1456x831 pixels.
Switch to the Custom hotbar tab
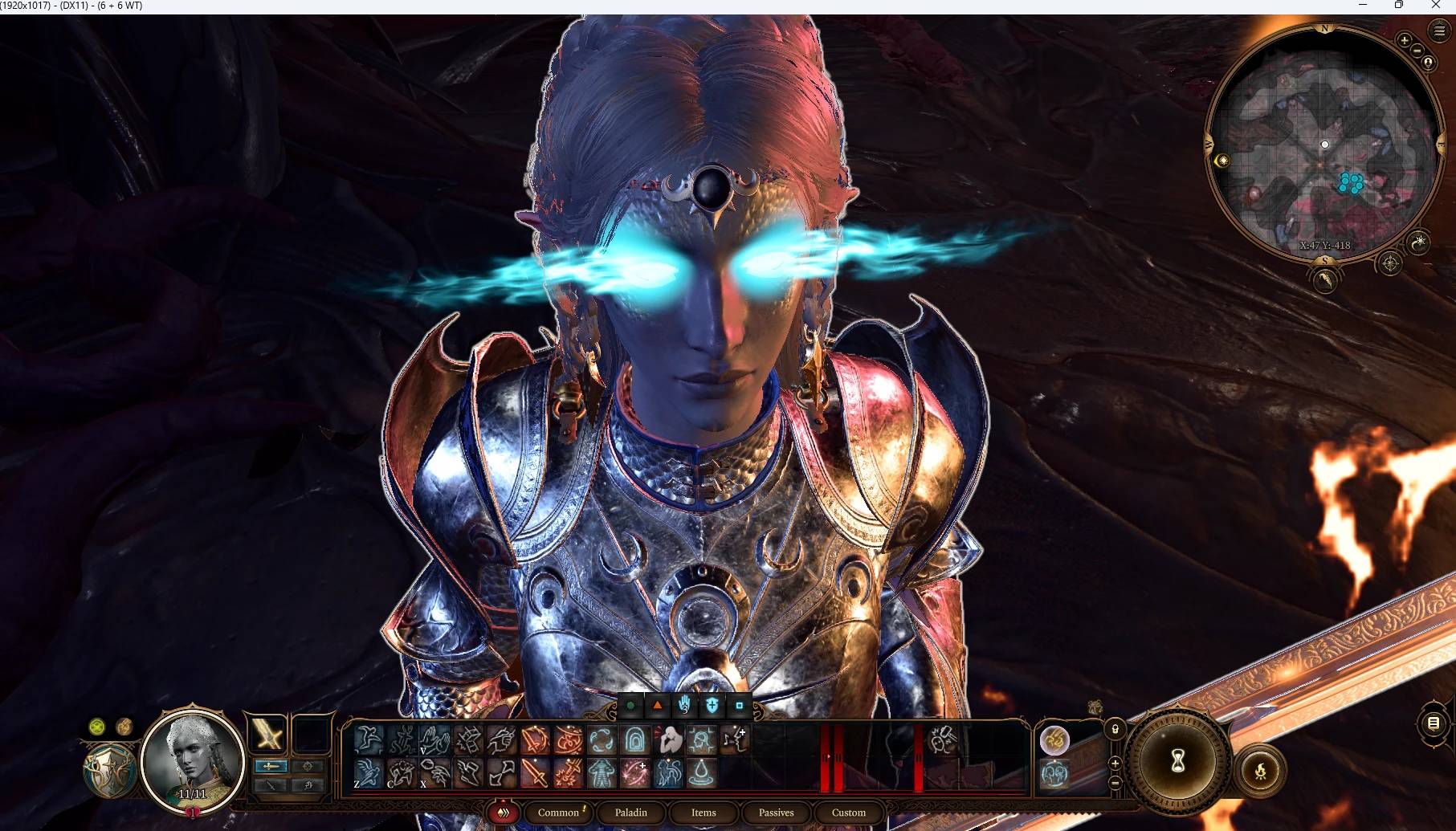point(848,813)
